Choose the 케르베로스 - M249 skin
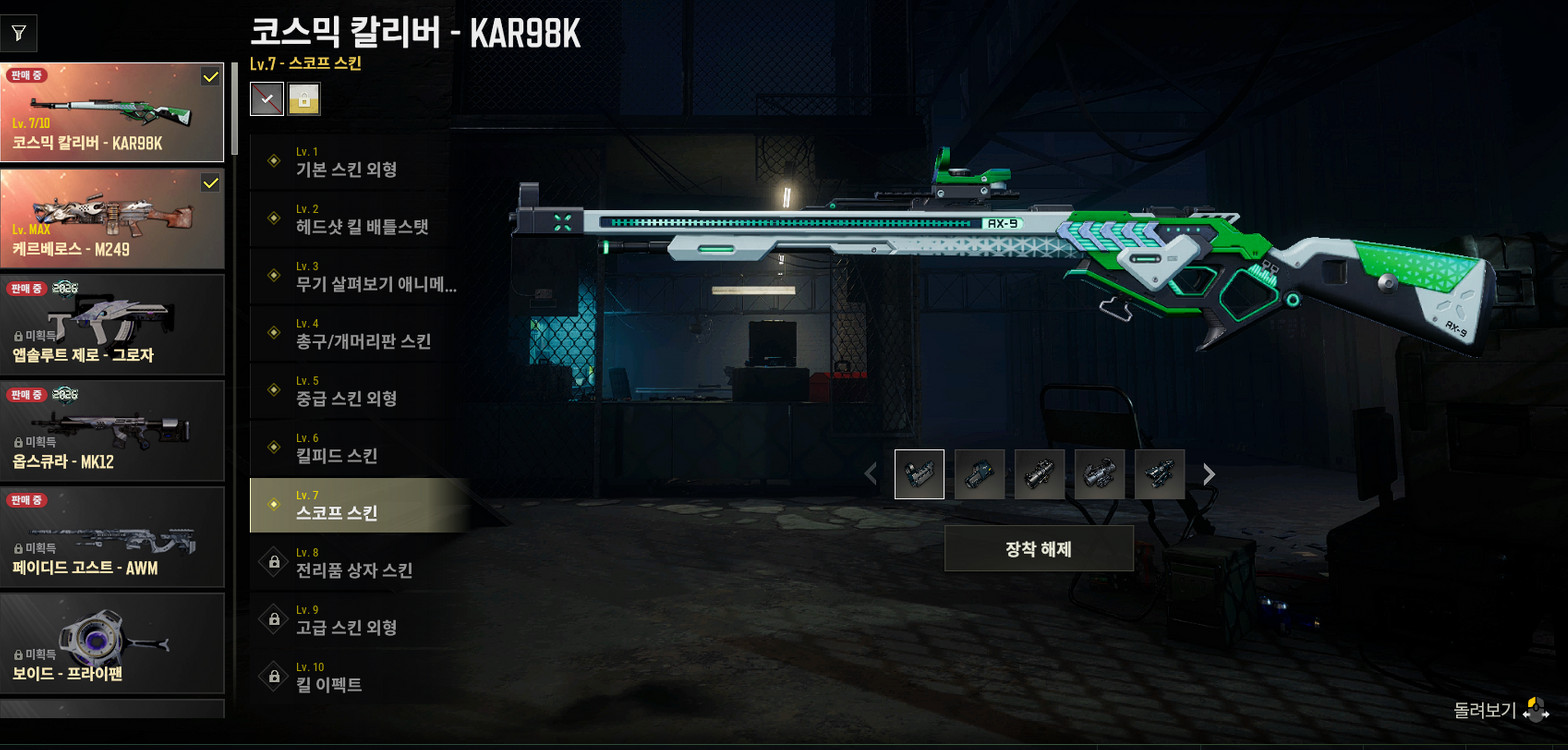This screenshot has width=1568, height=750. [x=112, y=218]
